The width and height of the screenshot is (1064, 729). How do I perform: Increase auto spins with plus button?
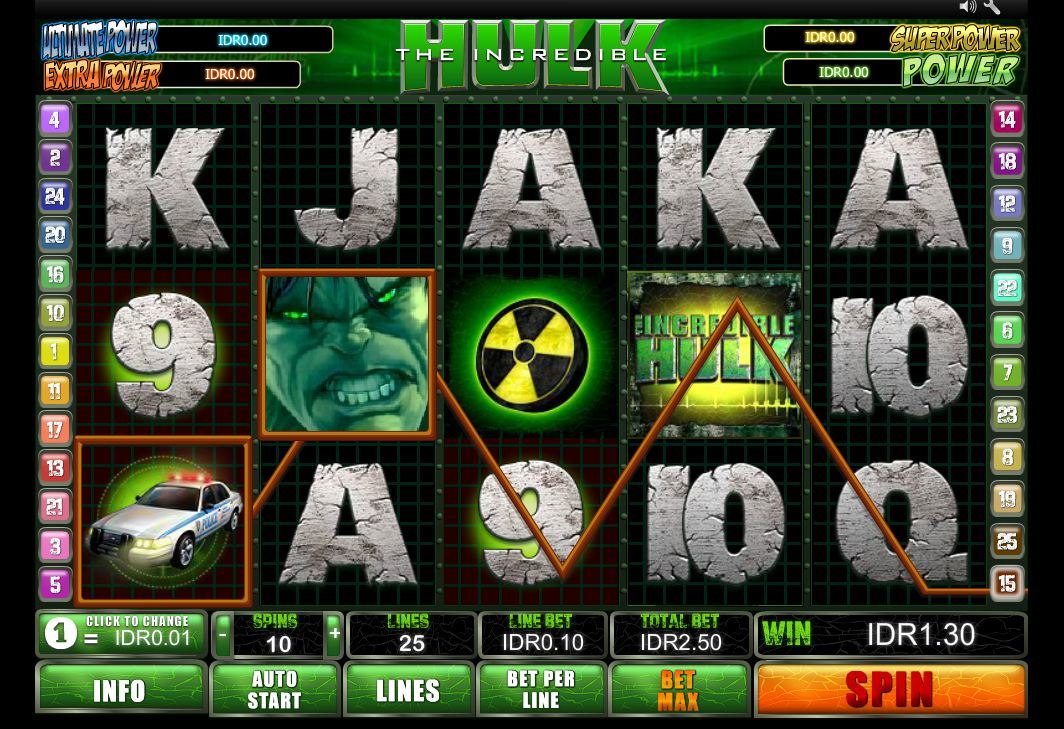[x=334, y=634]
